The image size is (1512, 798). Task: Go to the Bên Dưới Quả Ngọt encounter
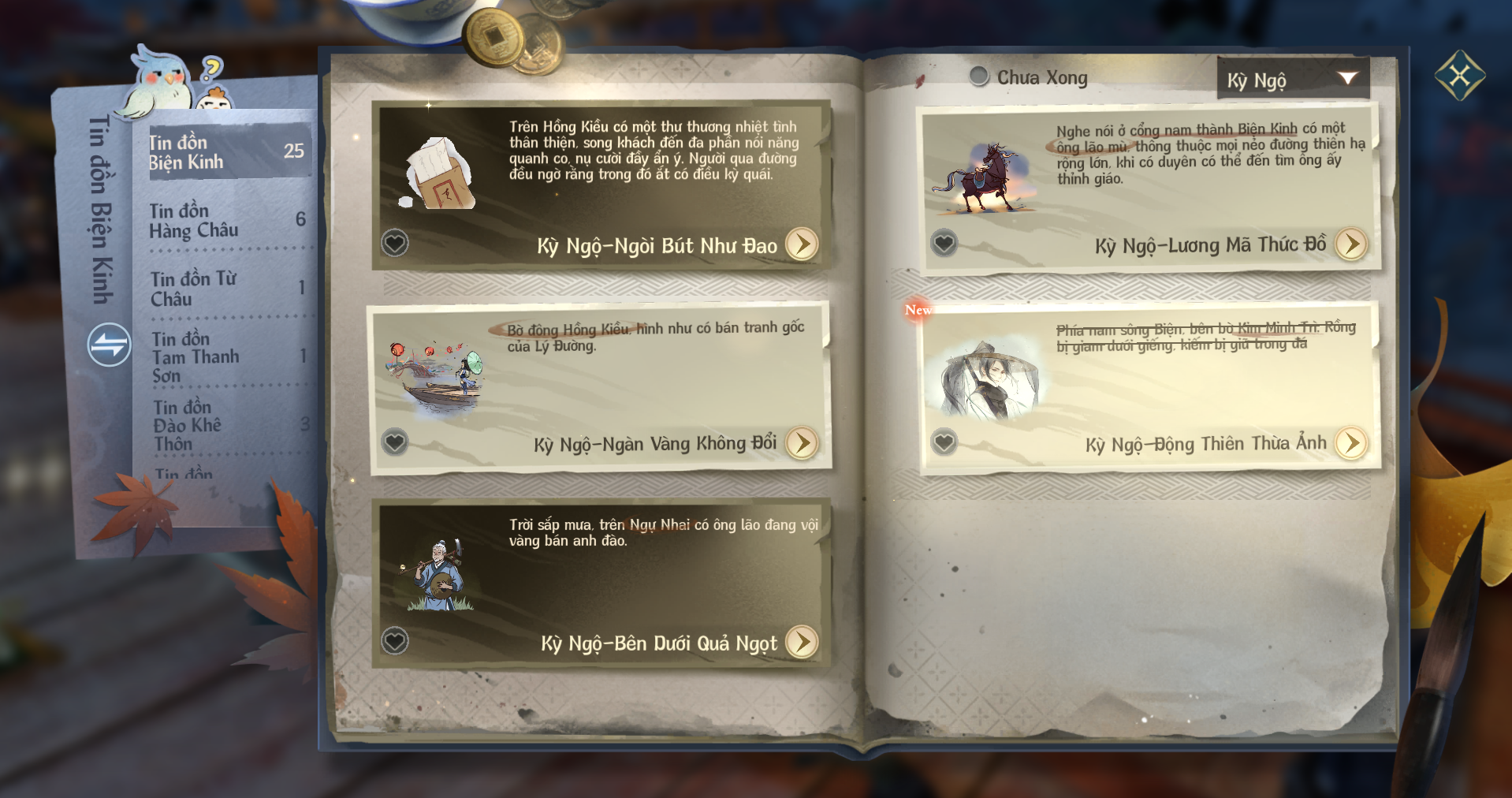(x=802, y=642)
